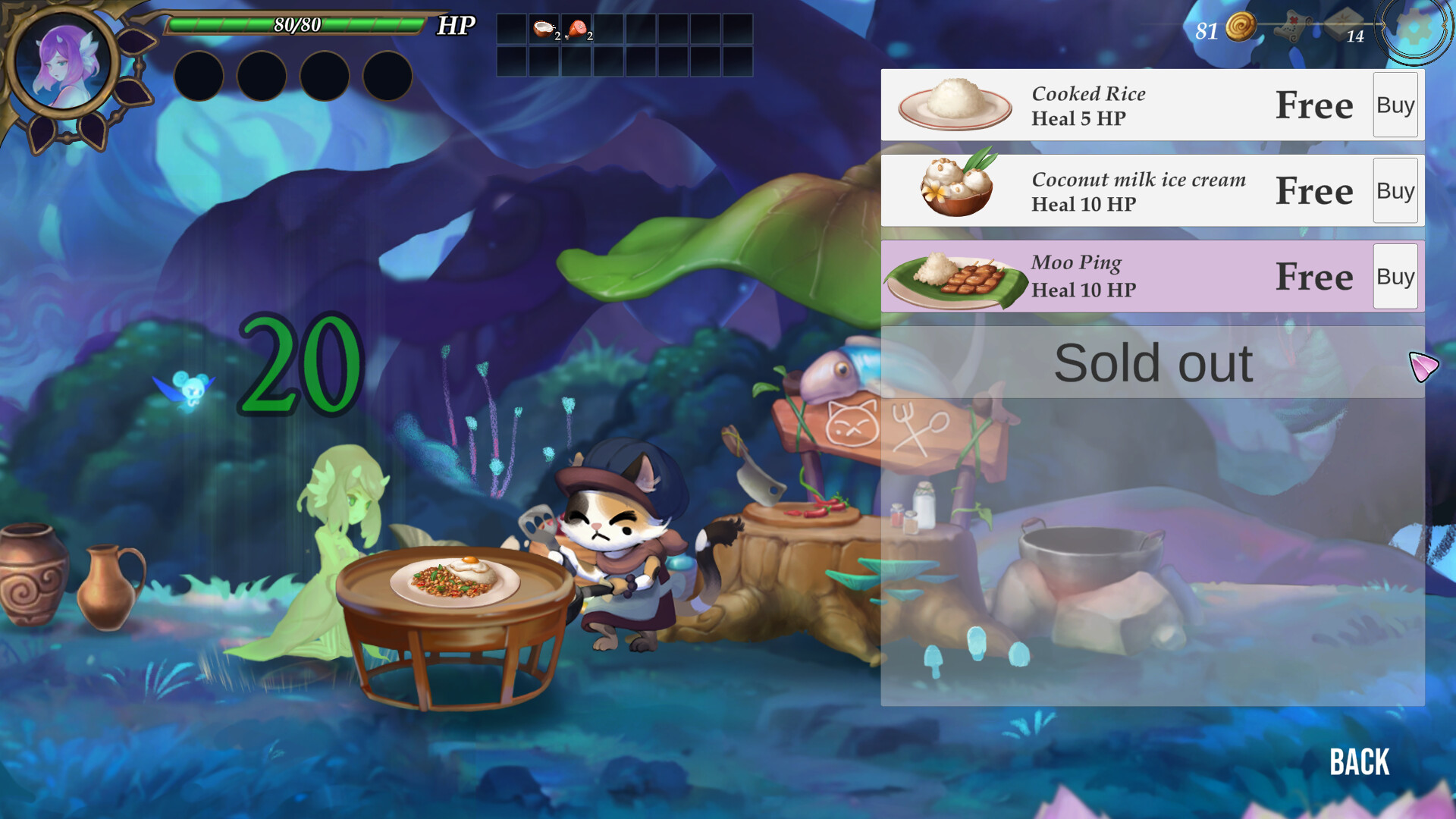This screenshot has width=1456, height=819.
Task: Click the green 80/80 HP bar
Action: [x=296, y=24]
